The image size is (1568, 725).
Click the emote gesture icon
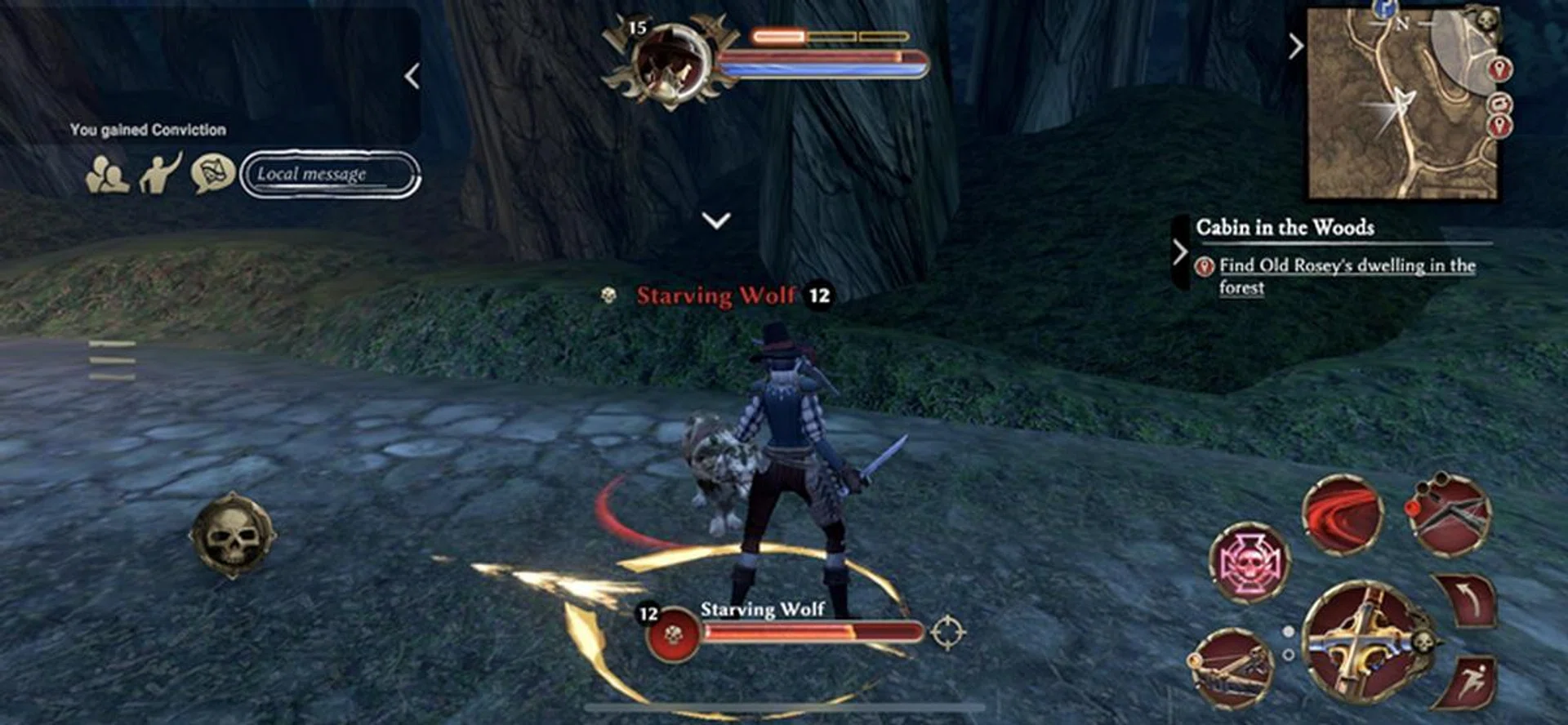coord(159,174)
